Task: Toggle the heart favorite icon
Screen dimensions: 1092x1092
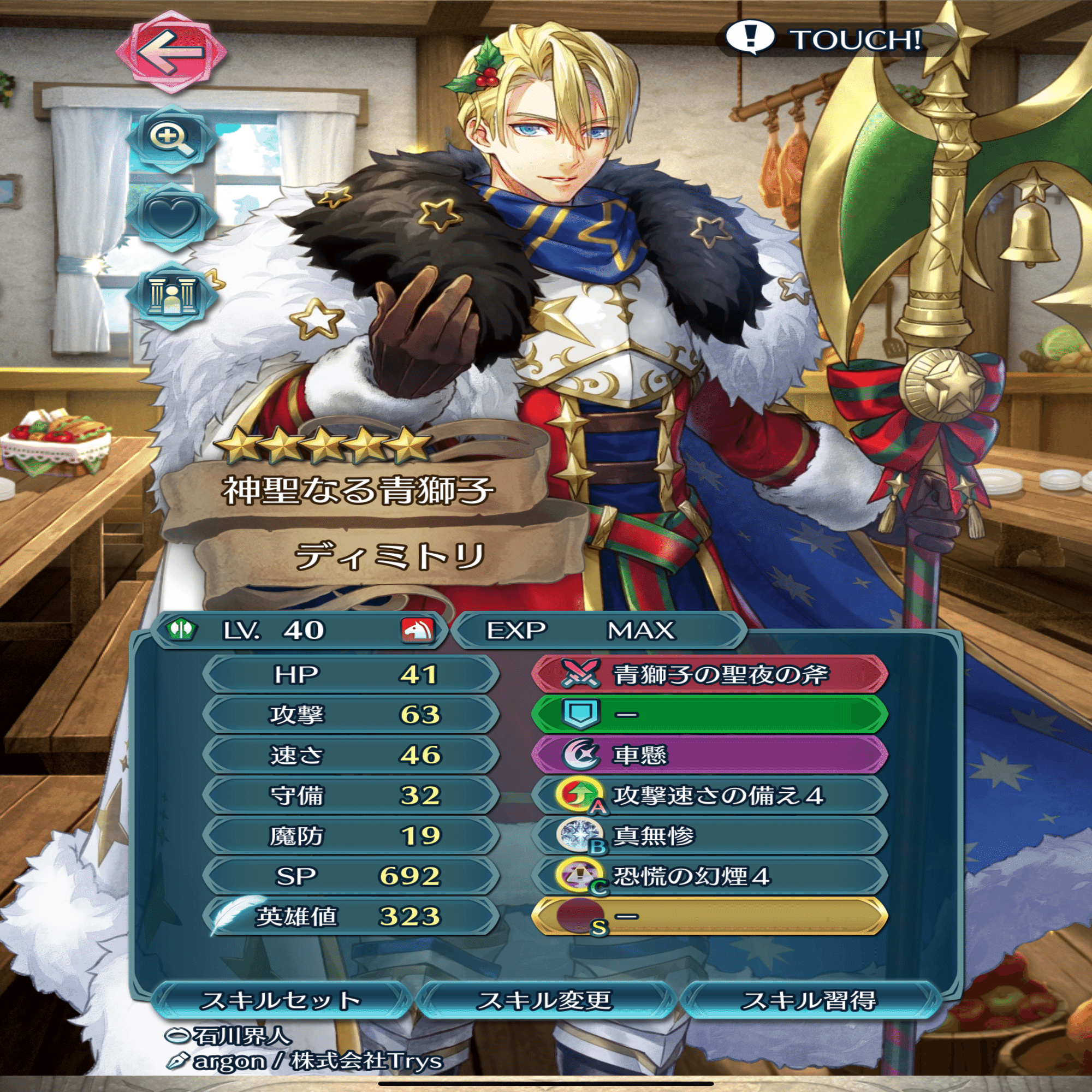Action: 171,216
